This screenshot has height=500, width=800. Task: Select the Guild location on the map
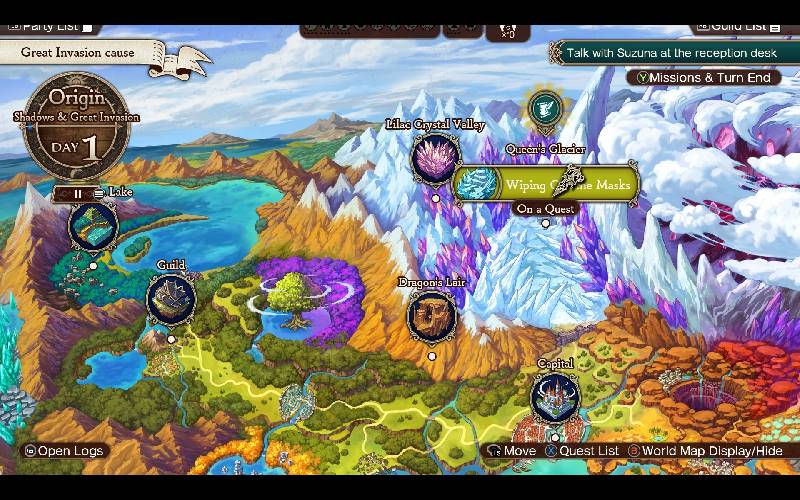(x=171, y=299)
